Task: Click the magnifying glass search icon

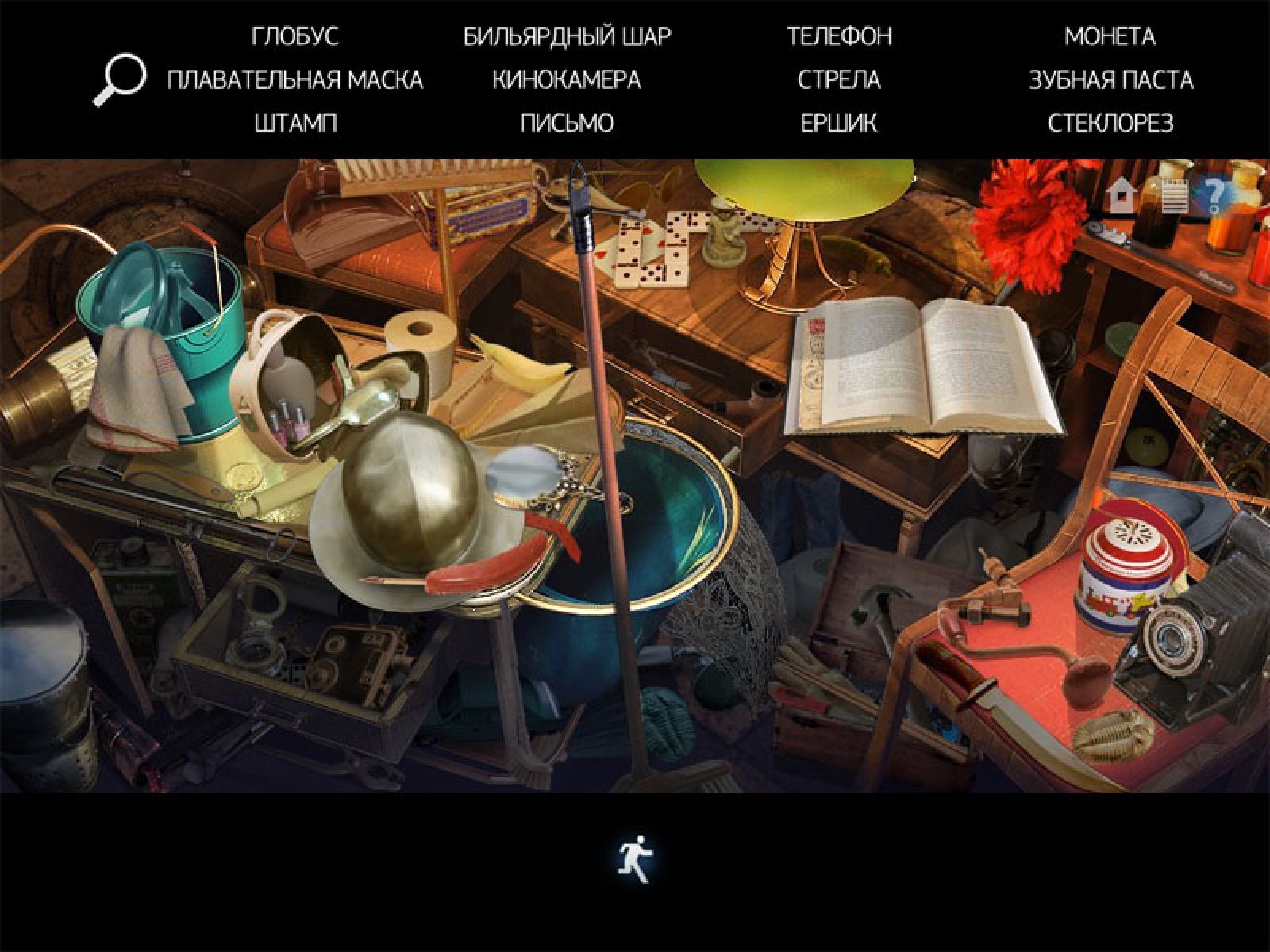Action: tap(119, 79)
